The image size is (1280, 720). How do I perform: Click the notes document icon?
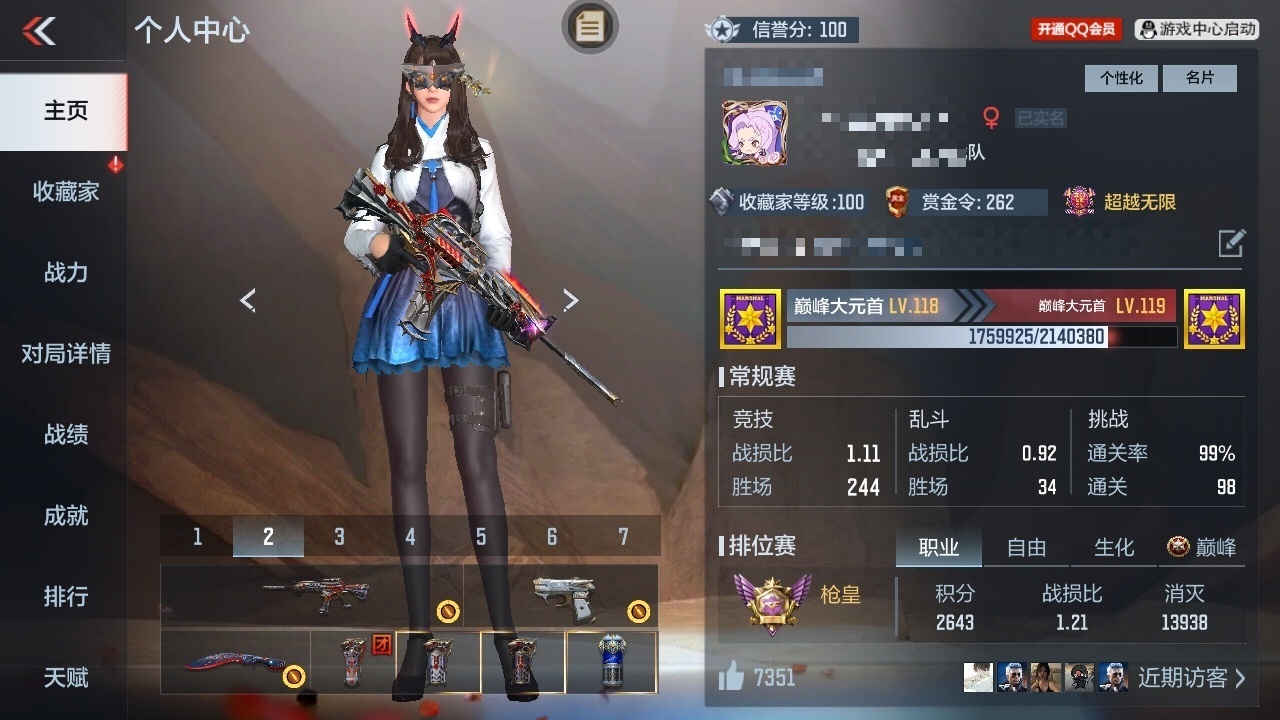(x=589, y=27)
